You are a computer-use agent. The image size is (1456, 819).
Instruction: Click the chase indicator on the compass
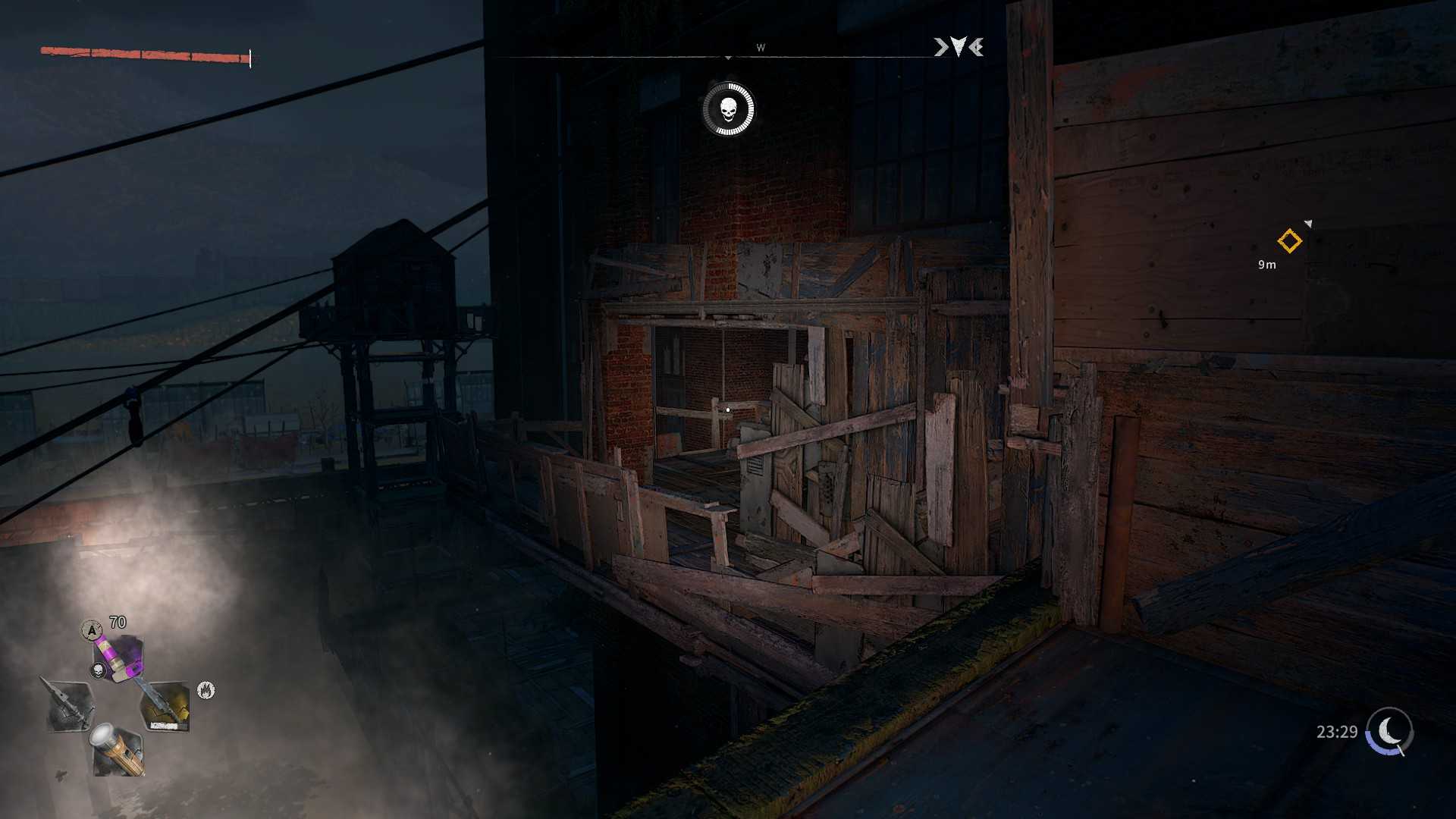pos(959,48)
